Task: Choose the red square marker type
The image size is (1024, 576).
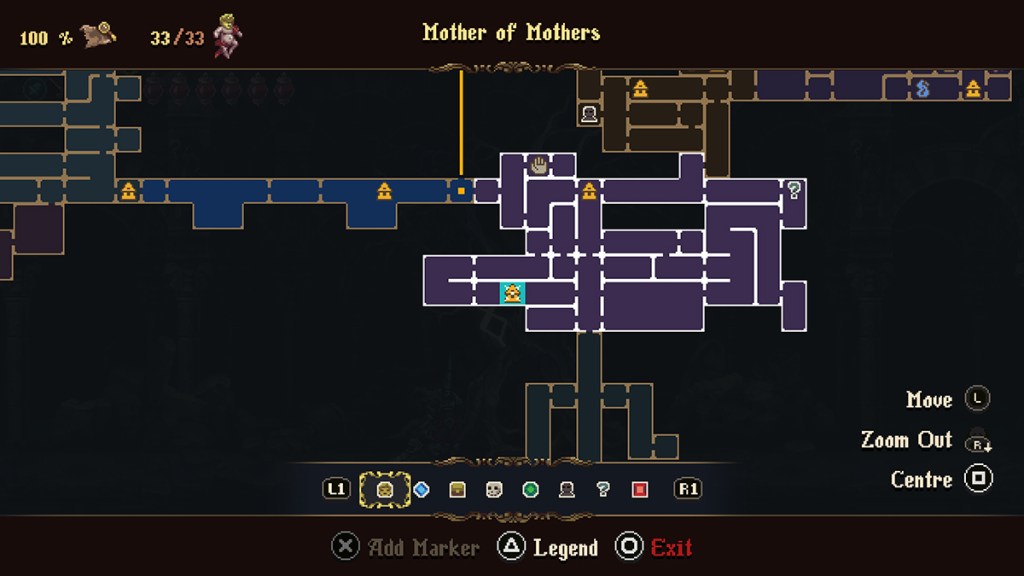Action: pyautogui.click(x=640, y=489)
